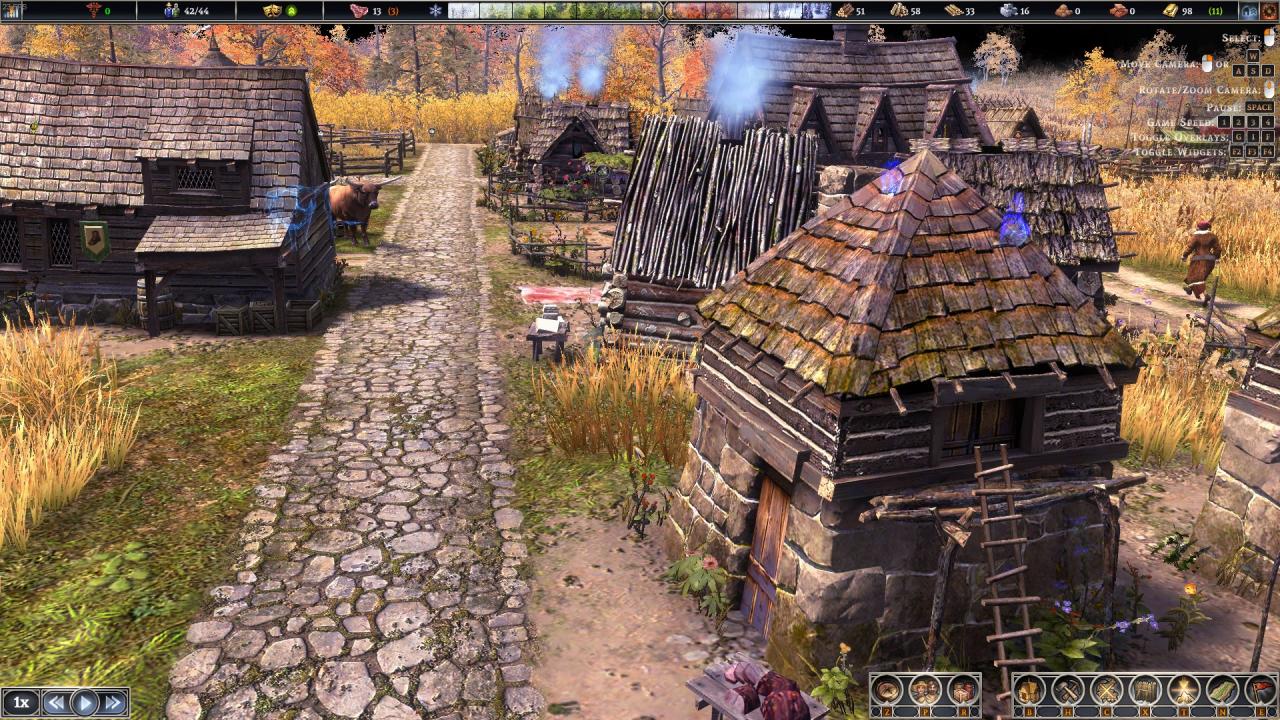
Task: Activate the crossed-out building demolish tool
Action: tap(1106, 690)
